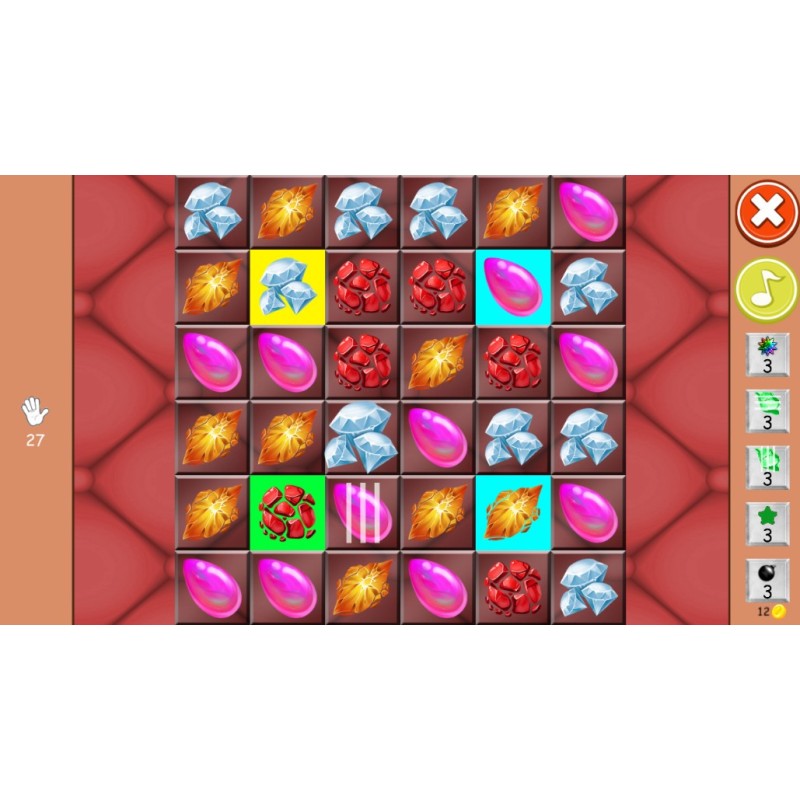Use the green vertical stripes power-up
The width and height of the screenshot is (800, 800).
pos(767,467)
